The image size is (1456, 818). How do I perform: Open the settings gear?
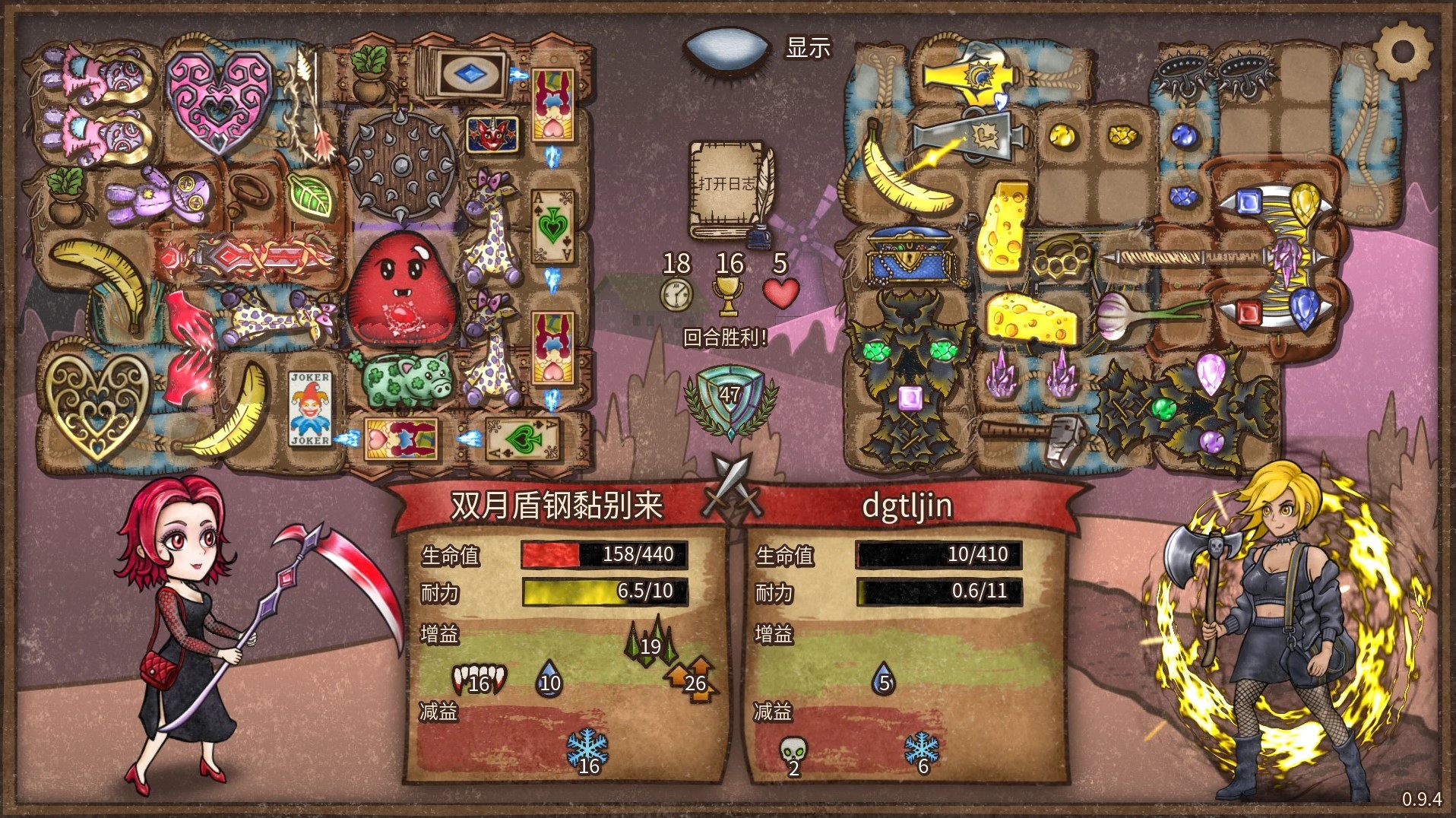(1402, 52)
